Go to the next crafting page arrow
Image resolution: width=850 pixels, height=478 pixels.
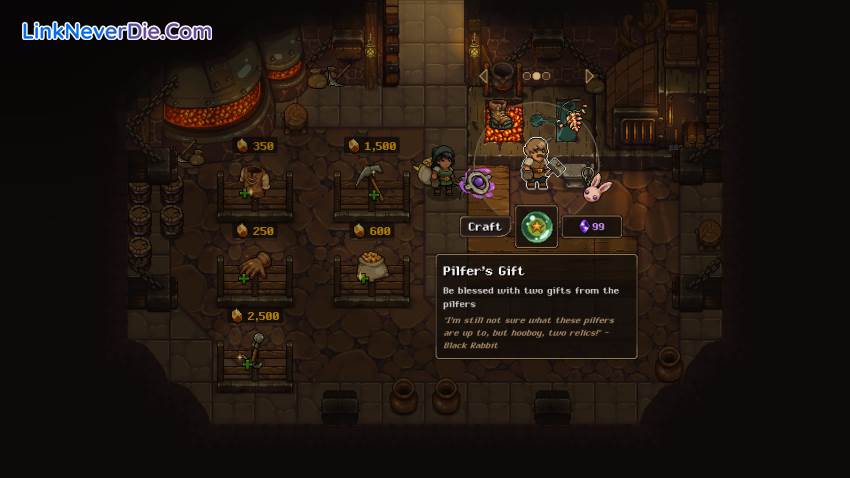[590, 76]
